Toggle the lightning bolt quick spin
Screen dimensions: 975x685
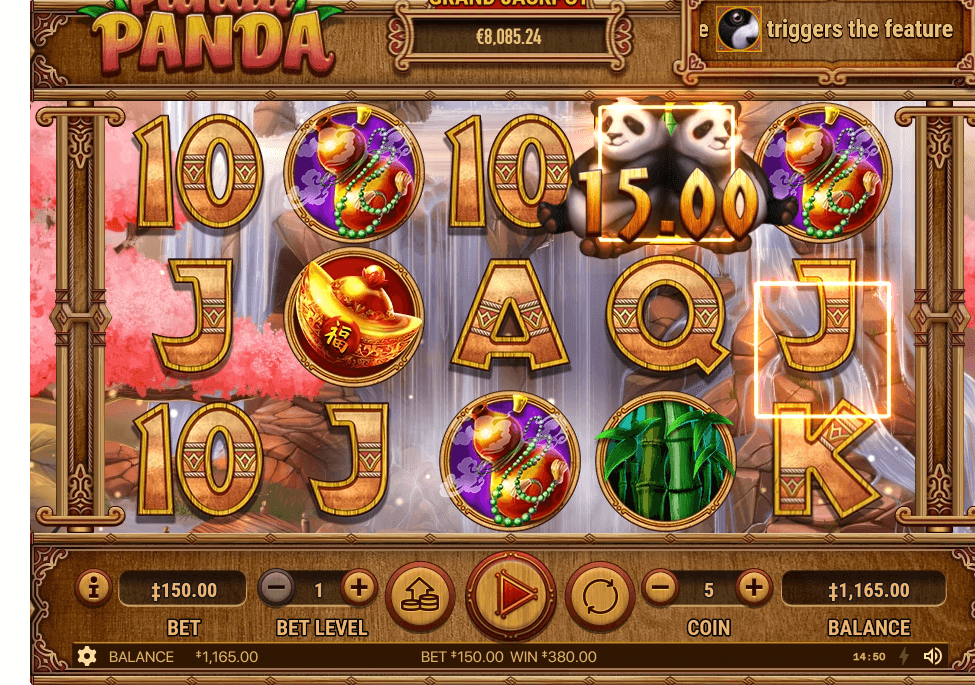click(904, 656)
